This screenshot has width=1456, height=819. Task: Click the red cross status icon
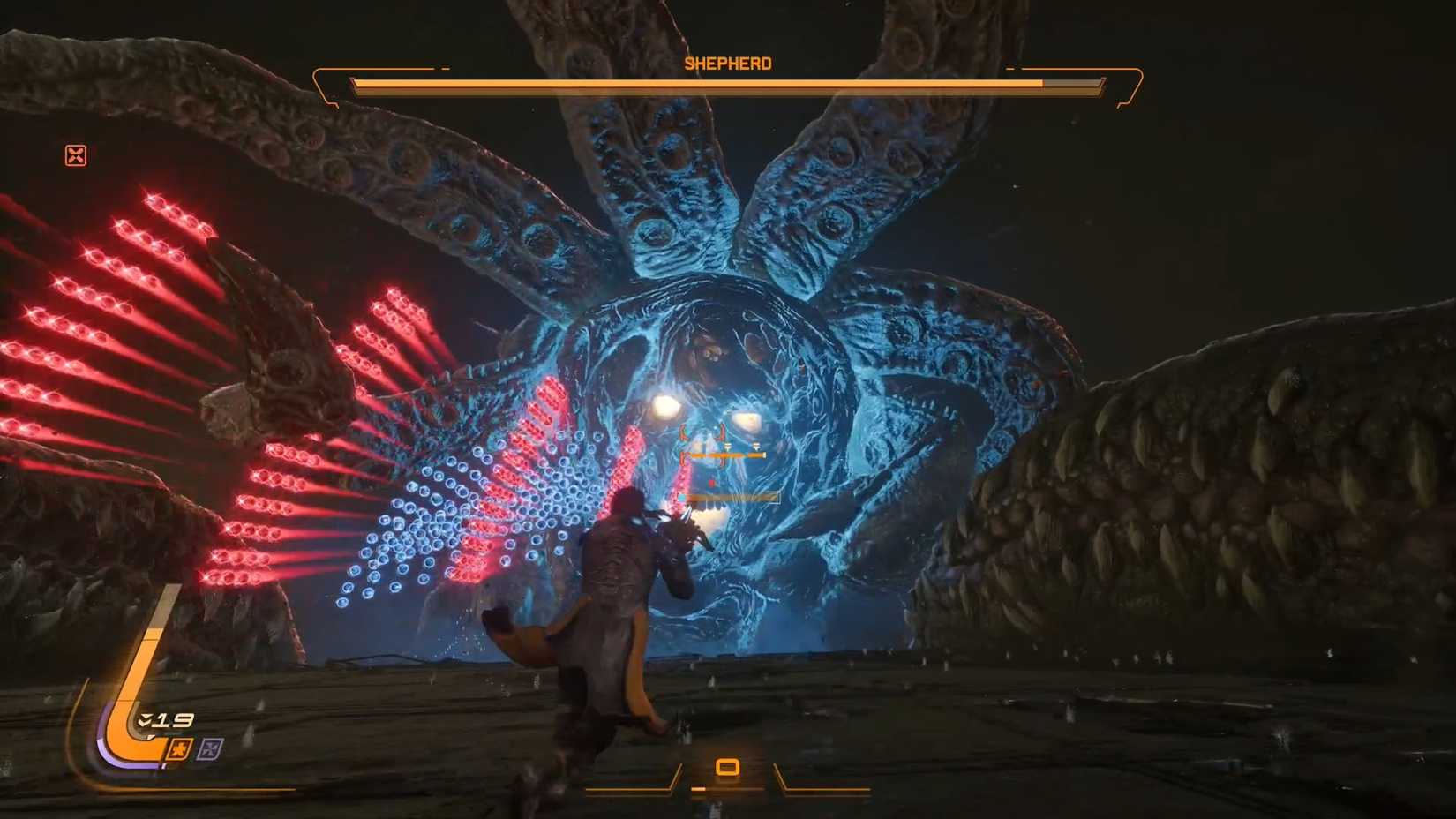pyautogui.click(x=77, y=156)
